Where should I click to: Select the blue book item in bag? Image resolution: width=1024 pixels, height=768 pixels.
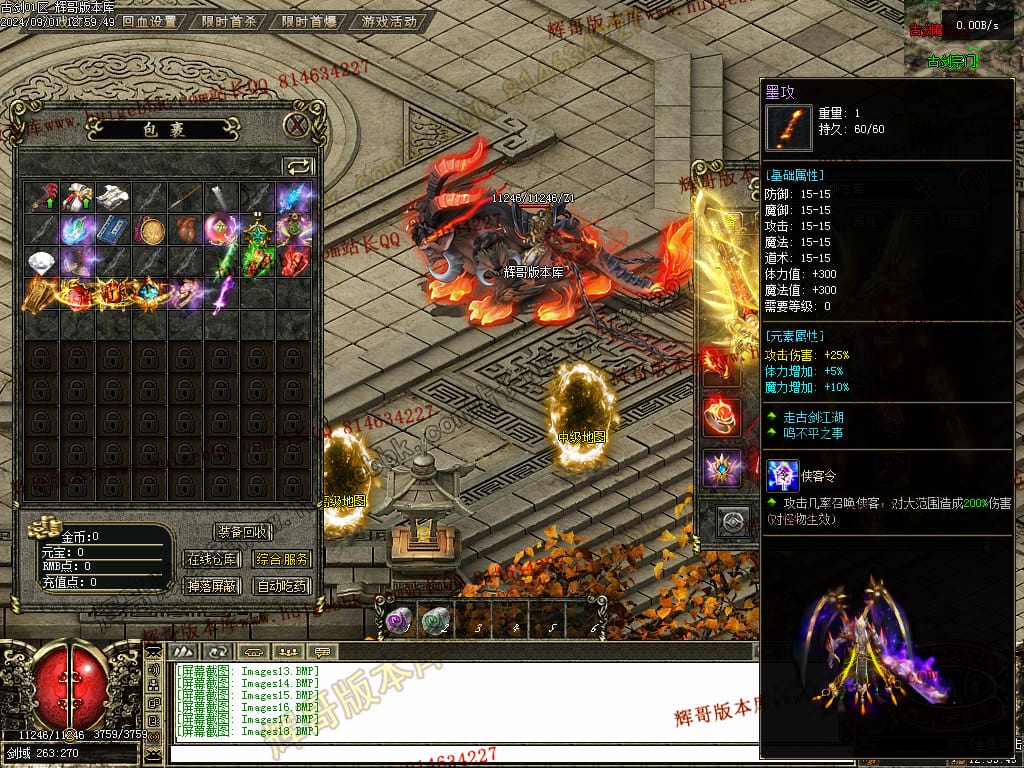coord(114,230)
